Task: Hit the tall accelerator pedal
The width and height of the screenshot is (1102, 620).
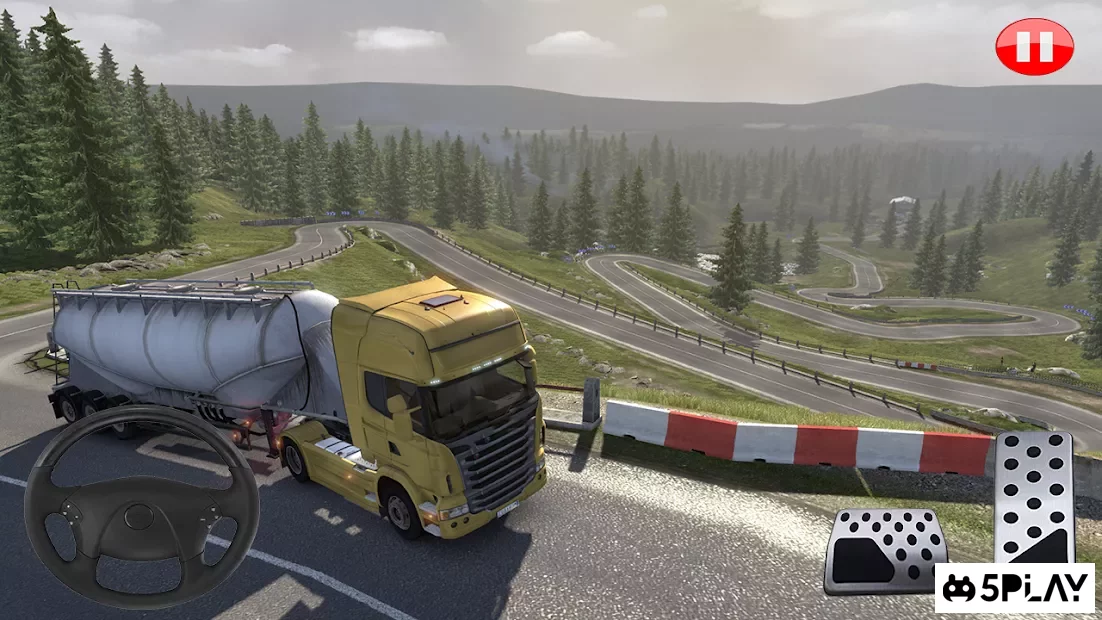Action: [1034, 496]
